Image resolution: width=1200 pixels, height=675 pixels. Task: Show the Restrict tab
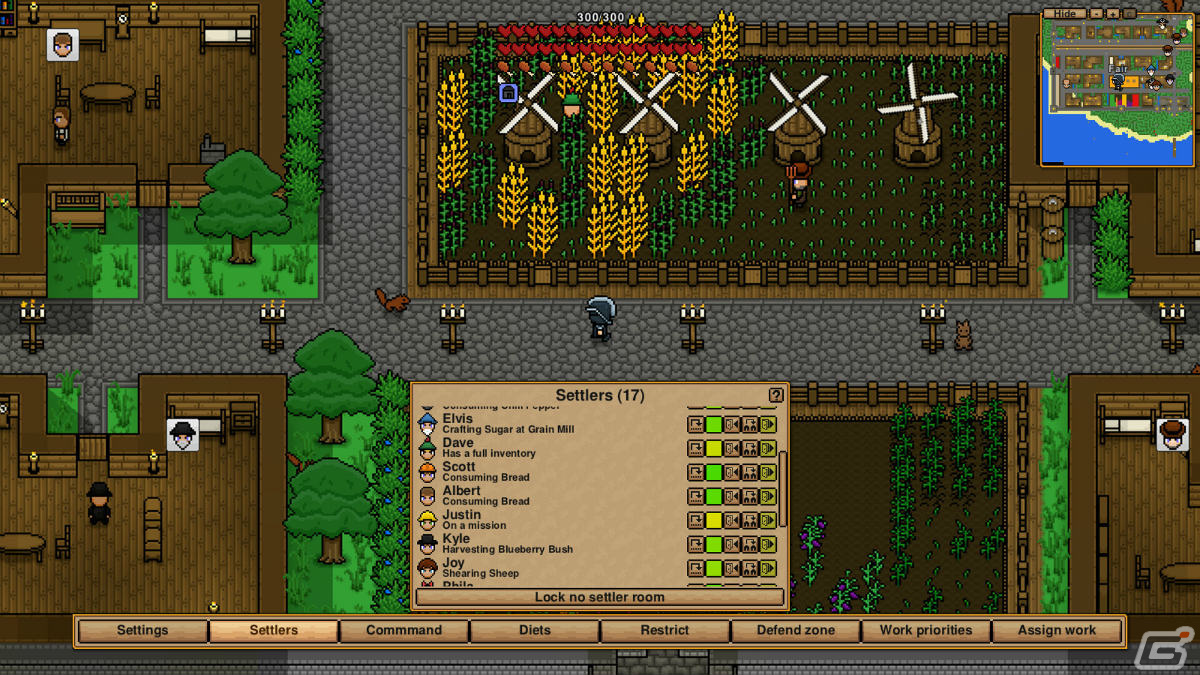click(x=665, y=631)
